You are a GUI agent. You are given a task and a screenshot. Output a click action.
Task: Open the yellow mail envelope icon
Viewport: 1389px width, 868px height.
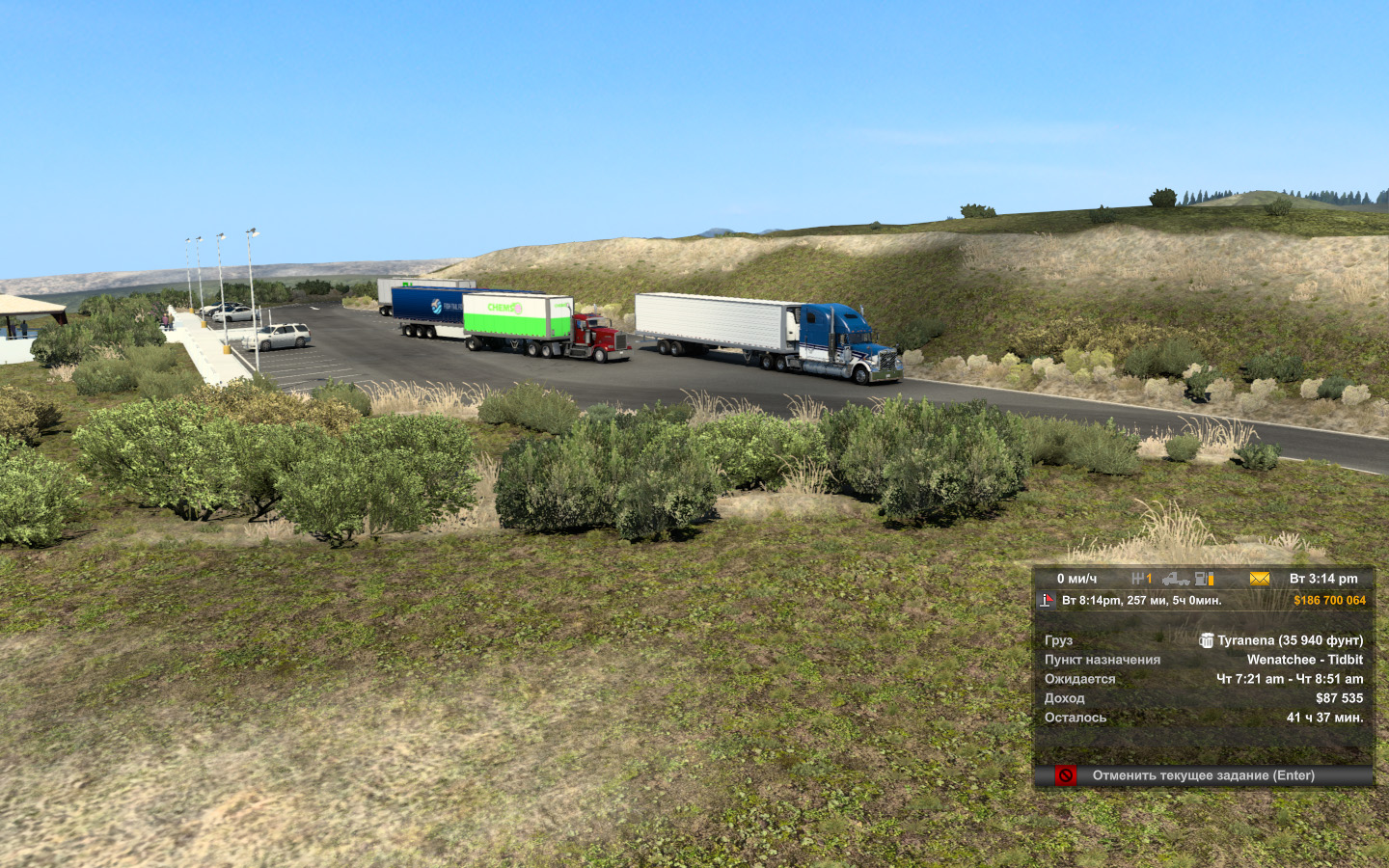(x=1260, y=579)
